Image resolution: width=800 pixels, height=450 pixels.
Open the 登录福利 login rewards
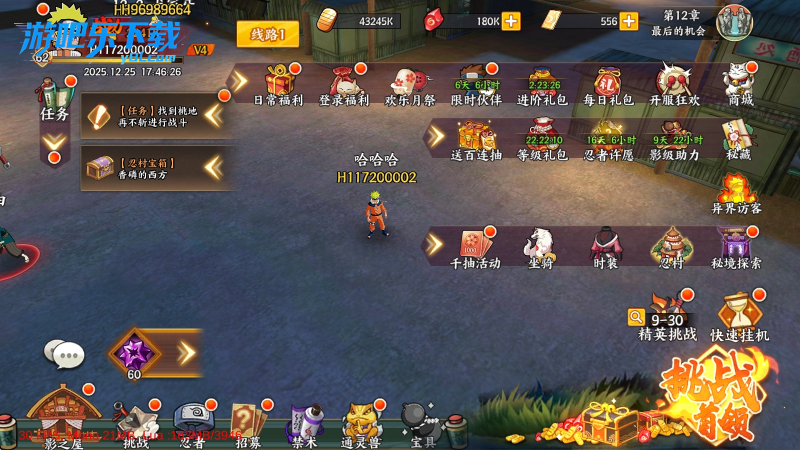click(343, 83)
